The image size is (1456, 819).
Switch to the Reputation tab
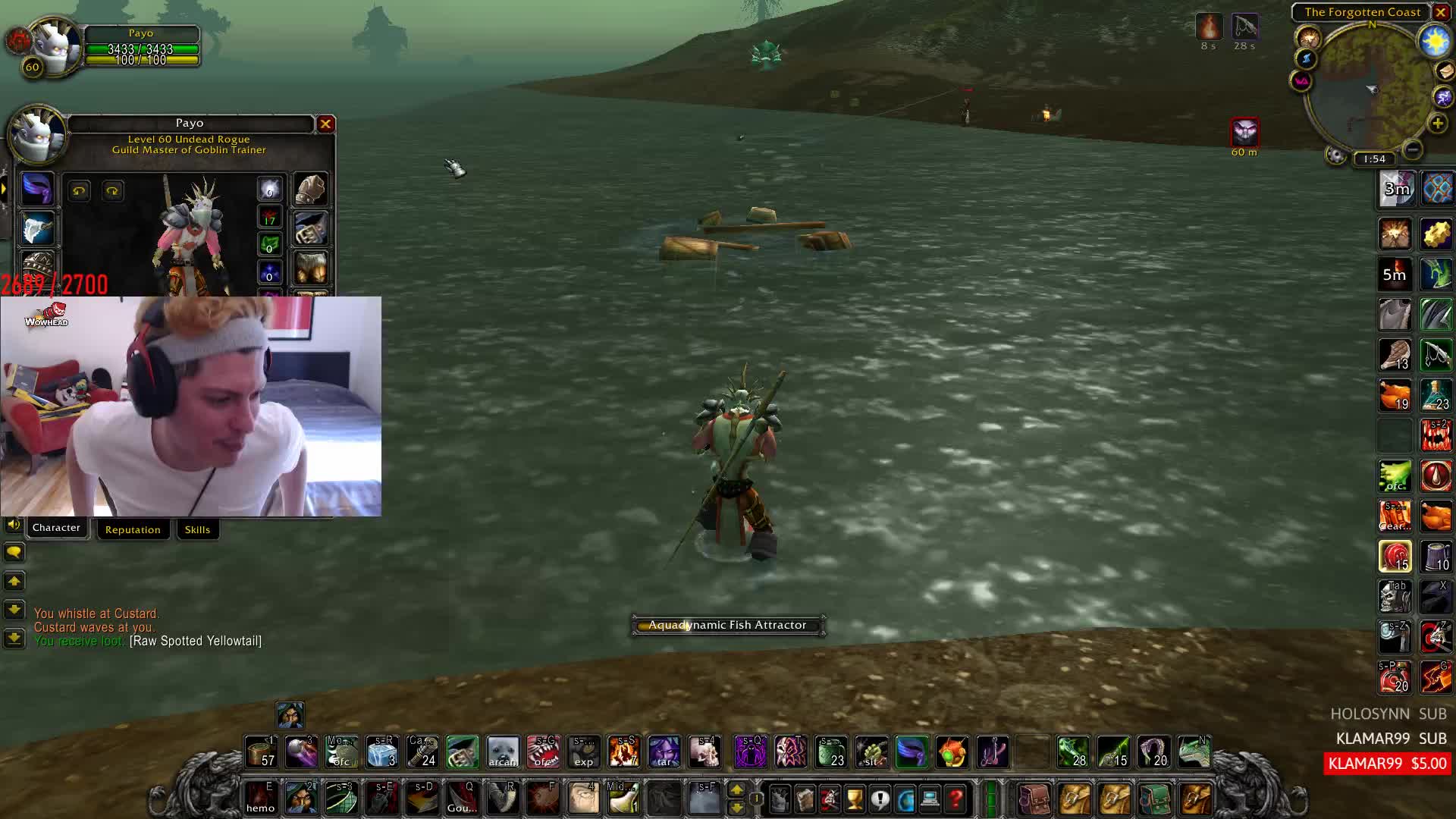point(133,529)
